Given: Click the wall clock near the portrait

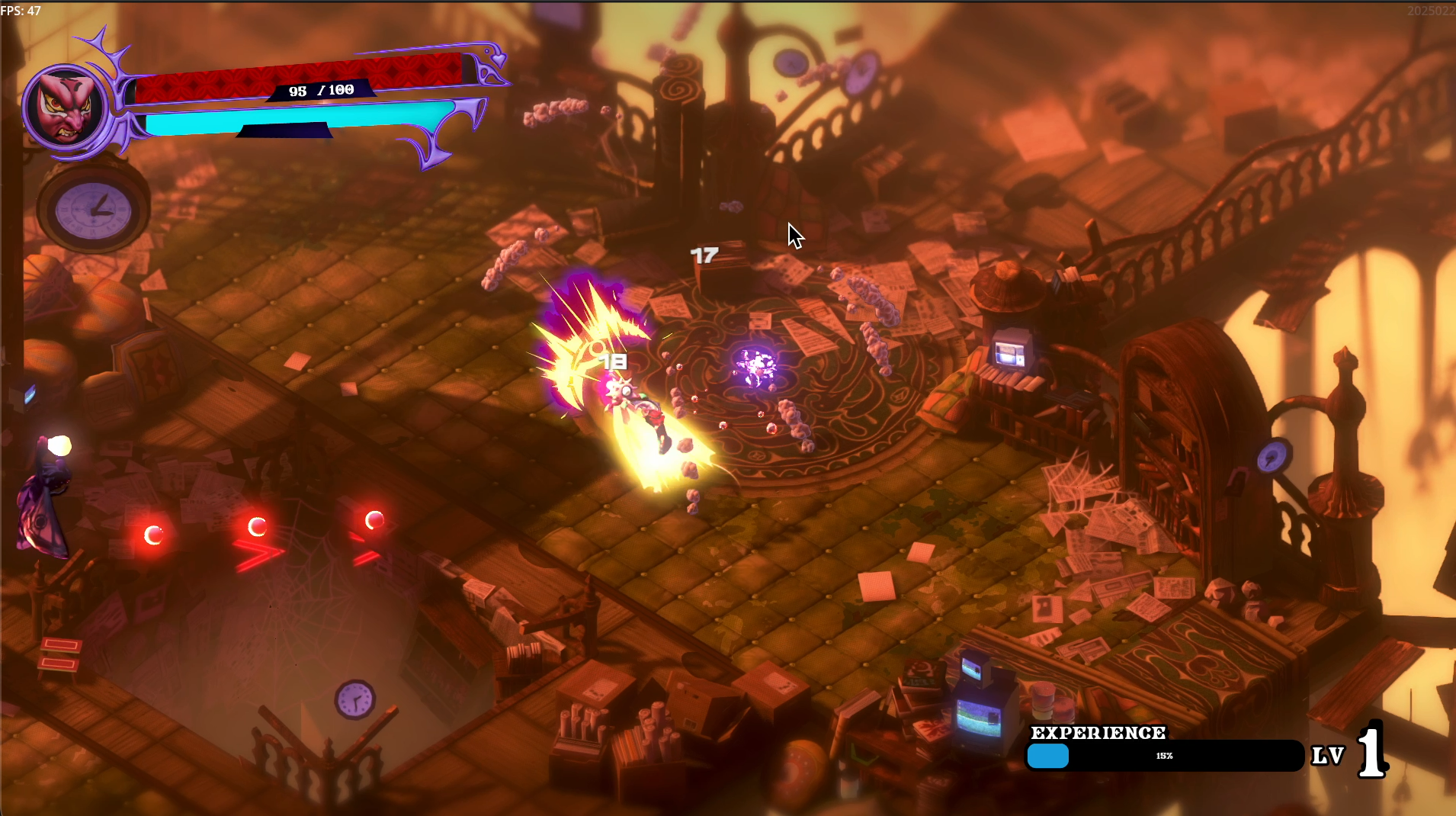Looking at the screenshot, I should [91, 210].
